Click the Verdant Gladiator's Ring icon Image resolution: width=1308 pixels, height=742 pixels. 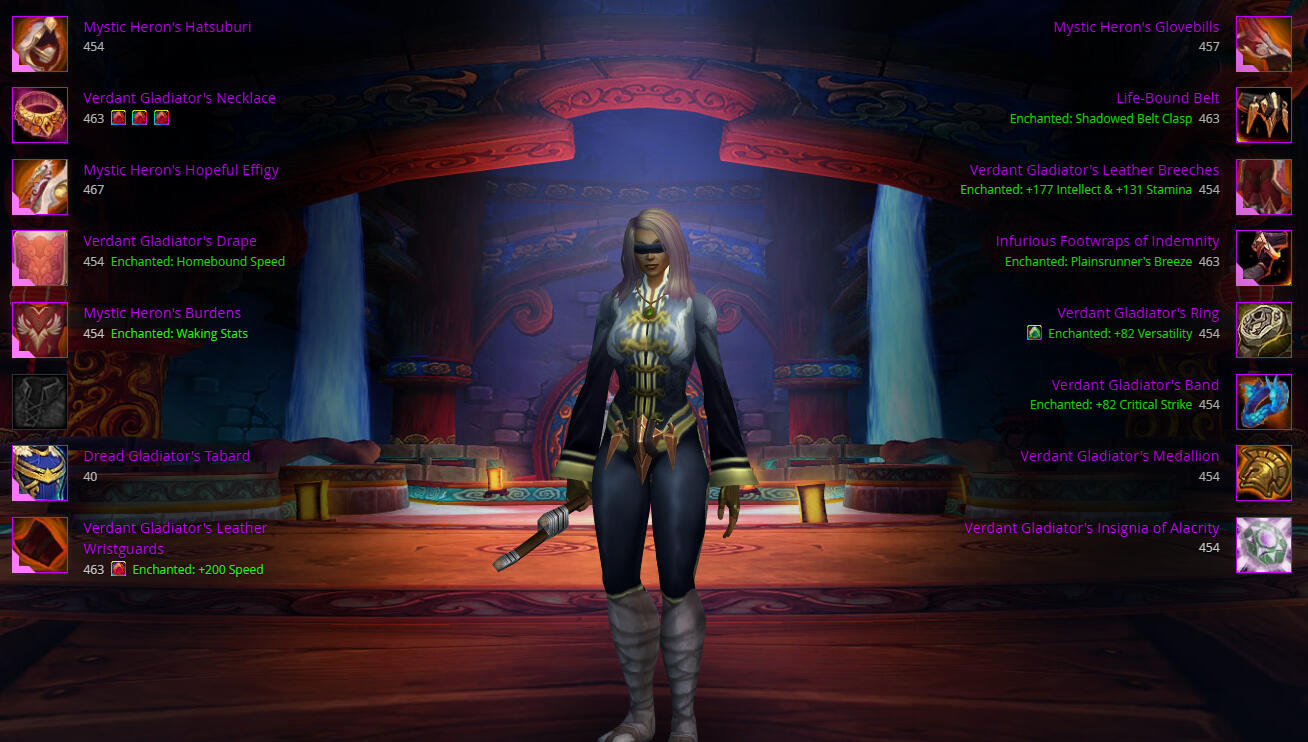[x=1264, y=330]
